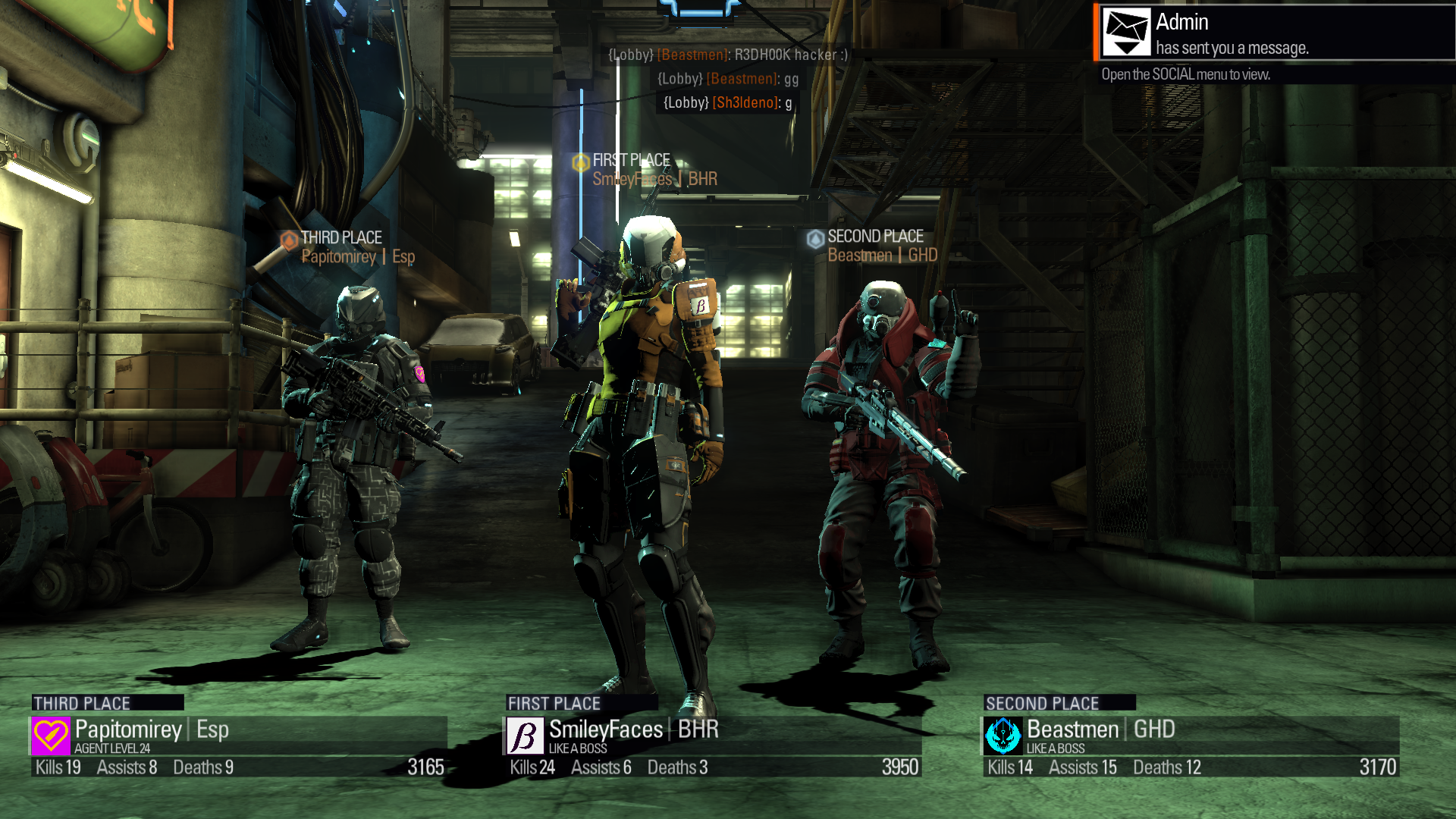Click Sh3ldeno's name in lobby chat
Viewport: 1456px width, 819px height.
pyautogui.click(x=745, y=102)
